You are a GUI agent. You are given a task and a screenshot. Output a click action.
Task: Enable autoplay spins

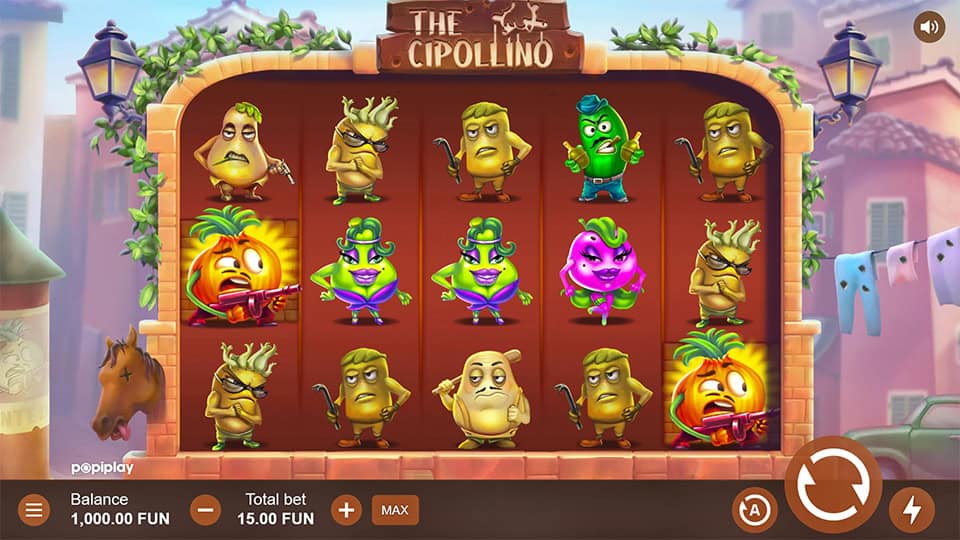point(754,510)
